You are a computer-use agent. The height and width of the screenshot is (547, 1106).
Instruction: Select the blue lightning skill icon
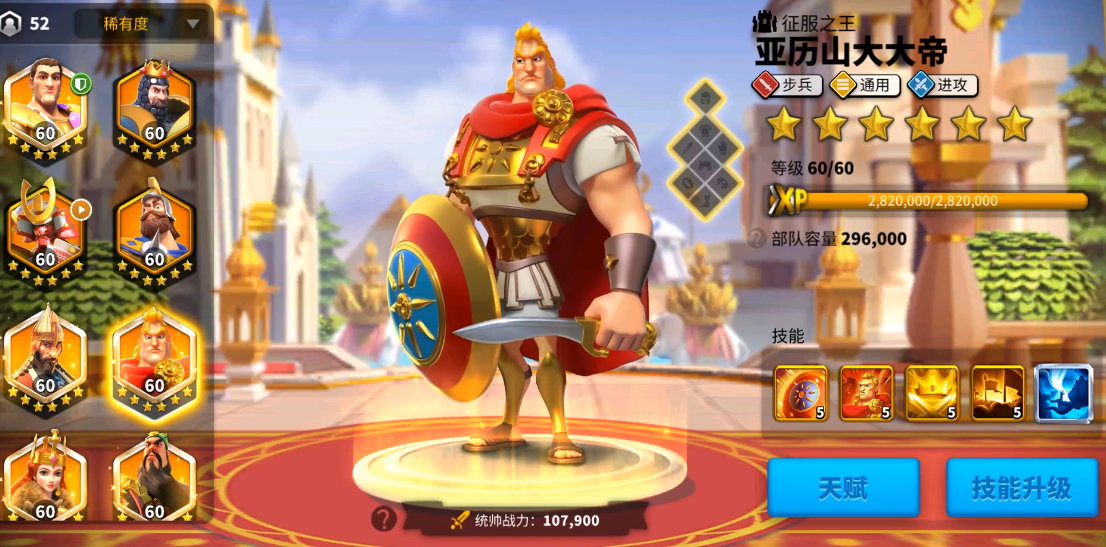(x=1063, y=393)
